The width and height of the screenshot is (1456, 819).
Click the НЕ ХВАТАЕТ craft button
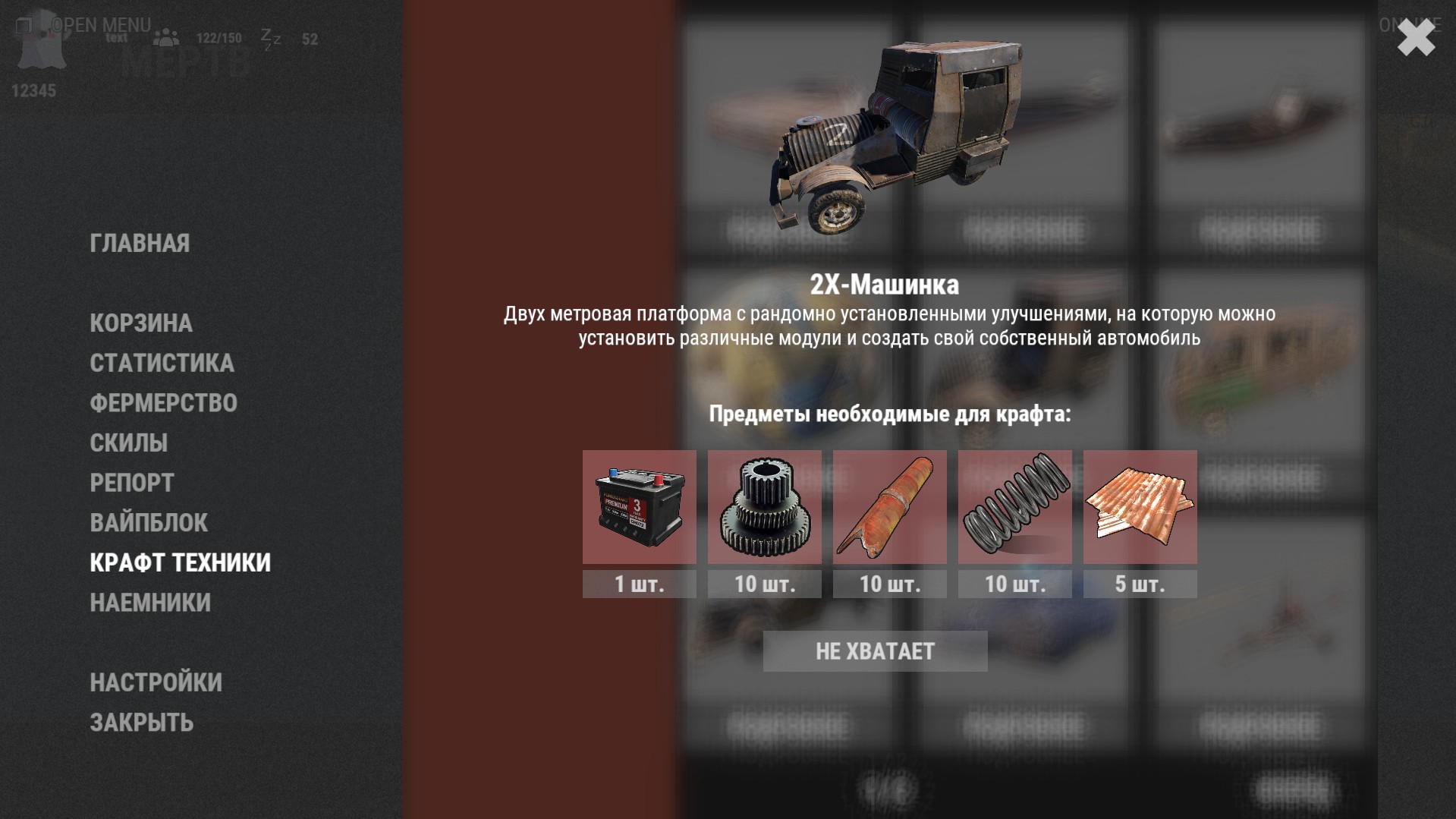pyautogui.click(x=875, y=651)
